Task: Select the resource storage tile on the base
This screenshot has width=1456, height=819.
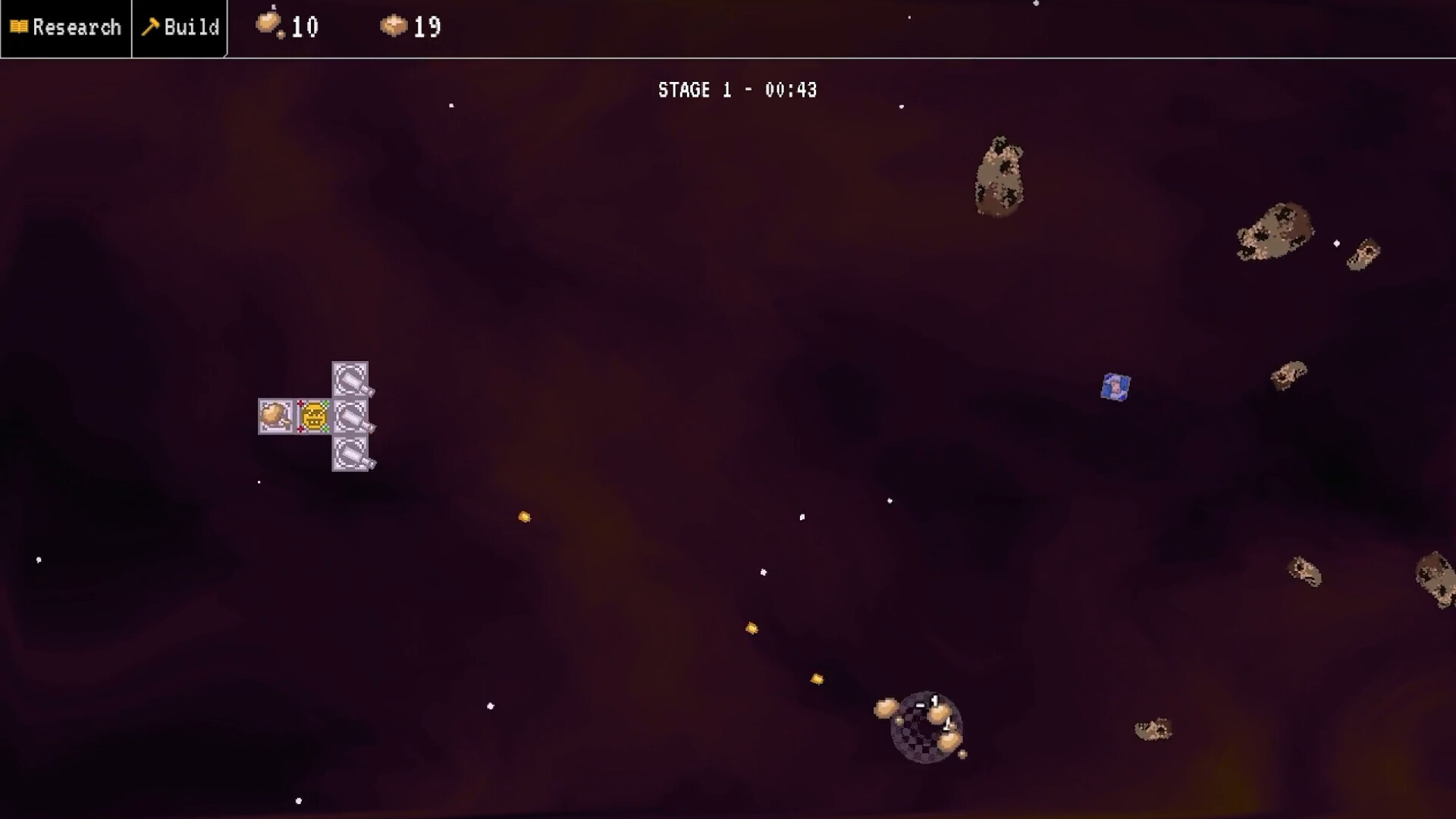Action: [x=275, y=416]
